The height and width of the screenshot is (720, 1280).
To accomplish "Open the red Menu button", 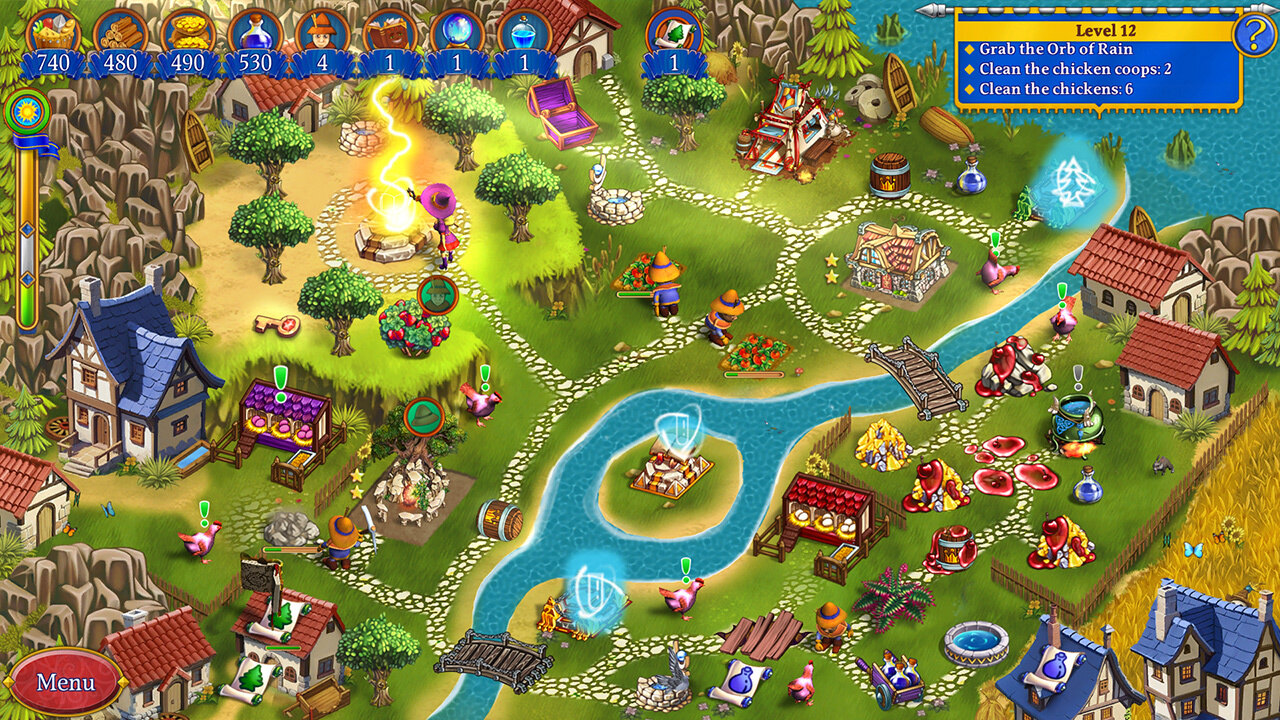I will (x=65, y=682).
